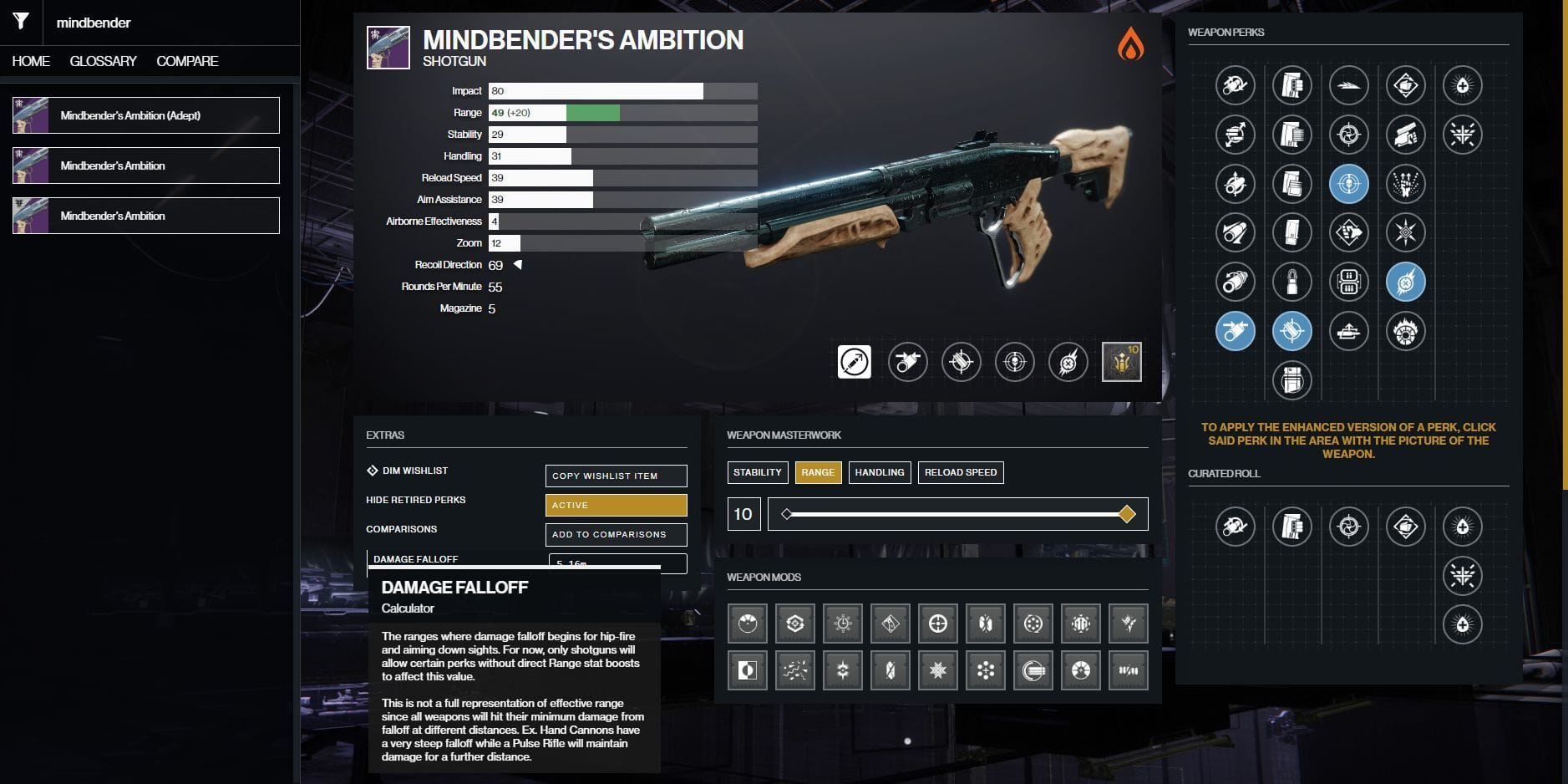Go to the GLOSSARY page

103,61
